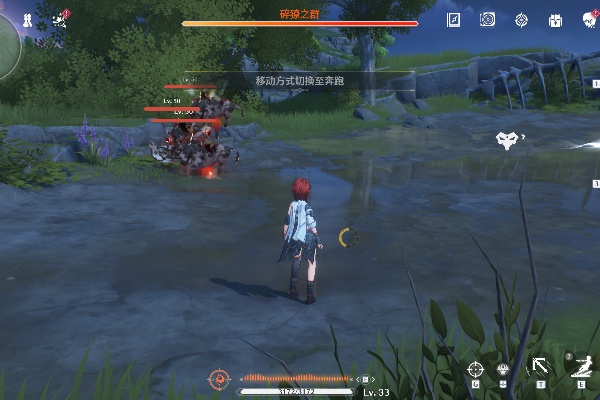Click the winged mask icon on the right
The height and width of the screenshot is (400, 600).
coord(508,140)
